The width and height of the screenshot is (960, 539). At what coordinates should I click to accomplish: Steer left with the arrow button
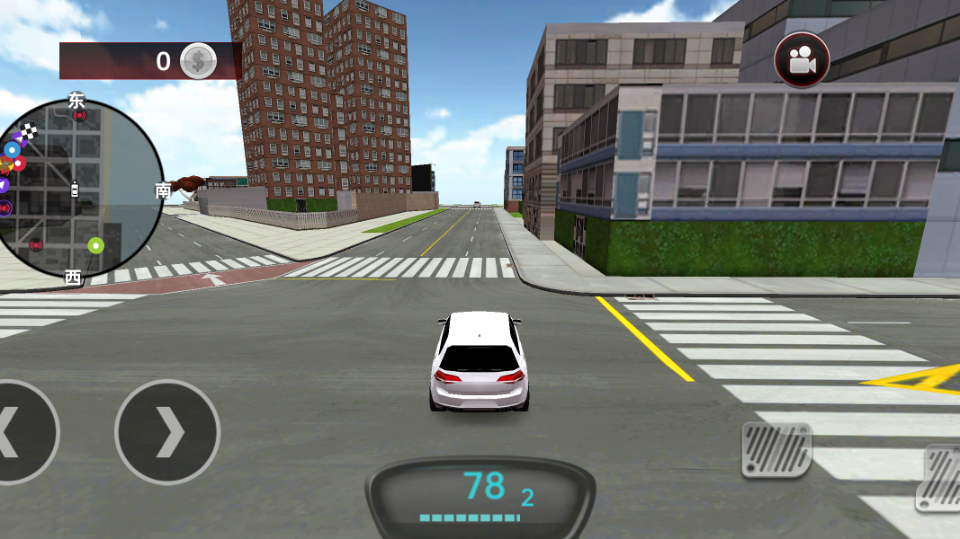(20, 432)
